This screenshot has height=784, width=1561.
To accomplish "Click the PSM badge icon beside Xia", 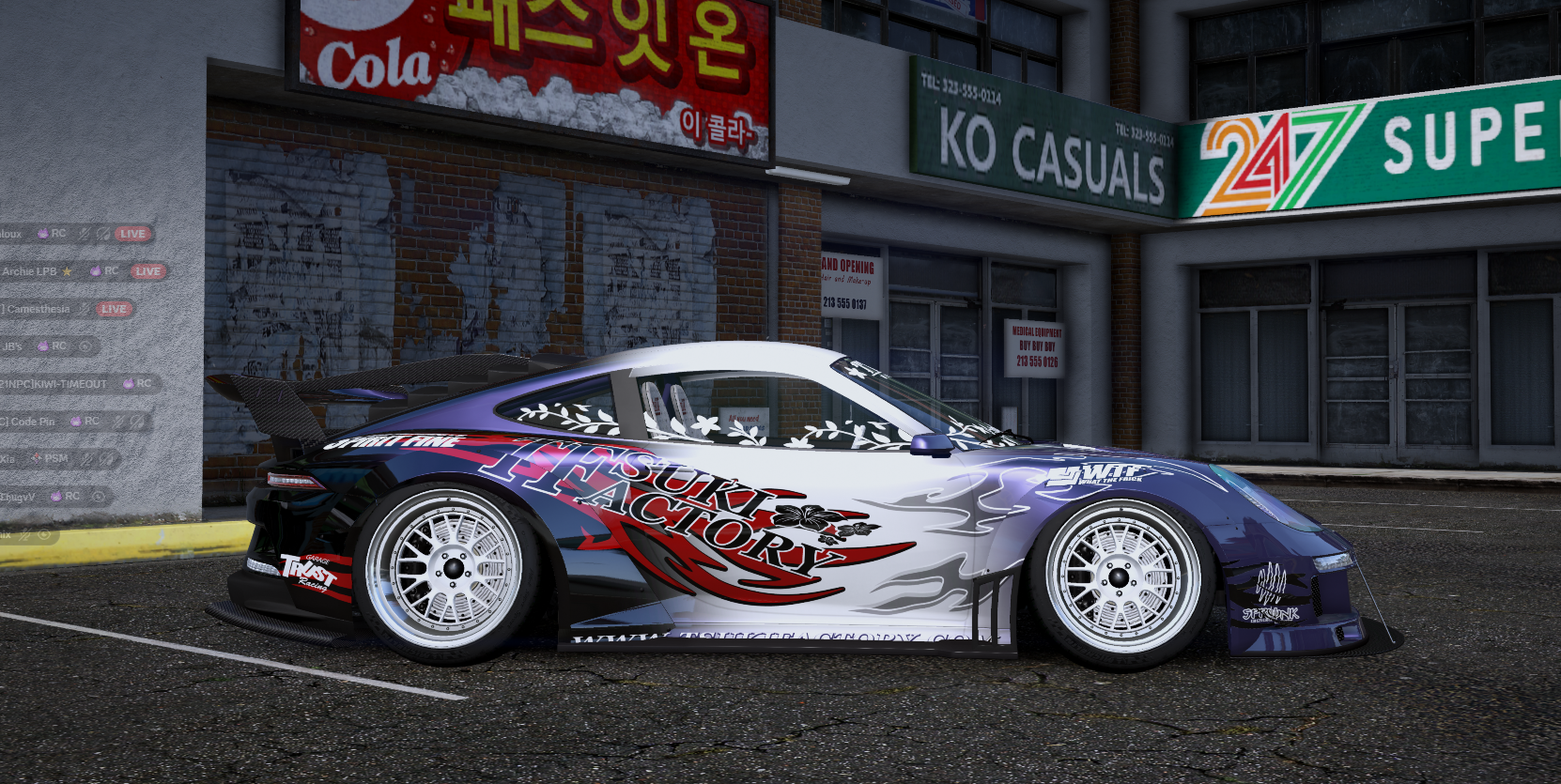I will pos(36,459).
